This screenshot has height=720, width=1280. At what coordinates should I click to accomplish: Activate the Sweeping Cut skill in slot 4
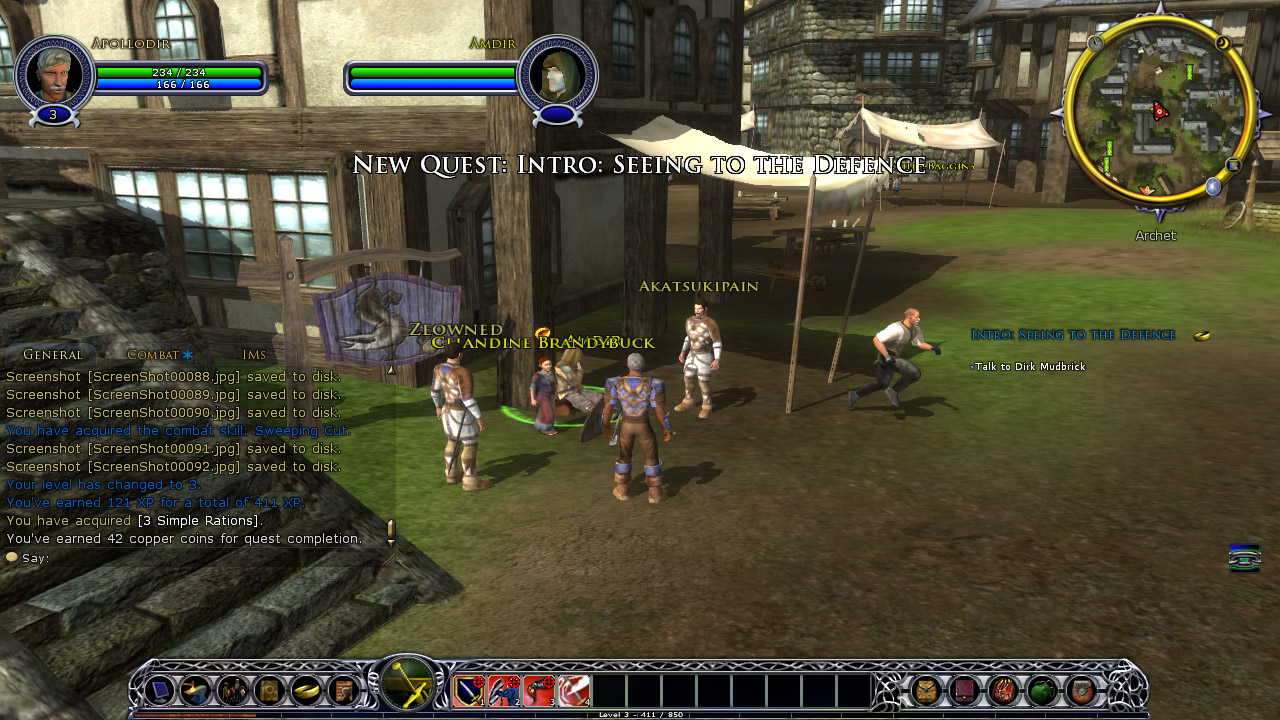pyautogui.click(x=574, y=690)
